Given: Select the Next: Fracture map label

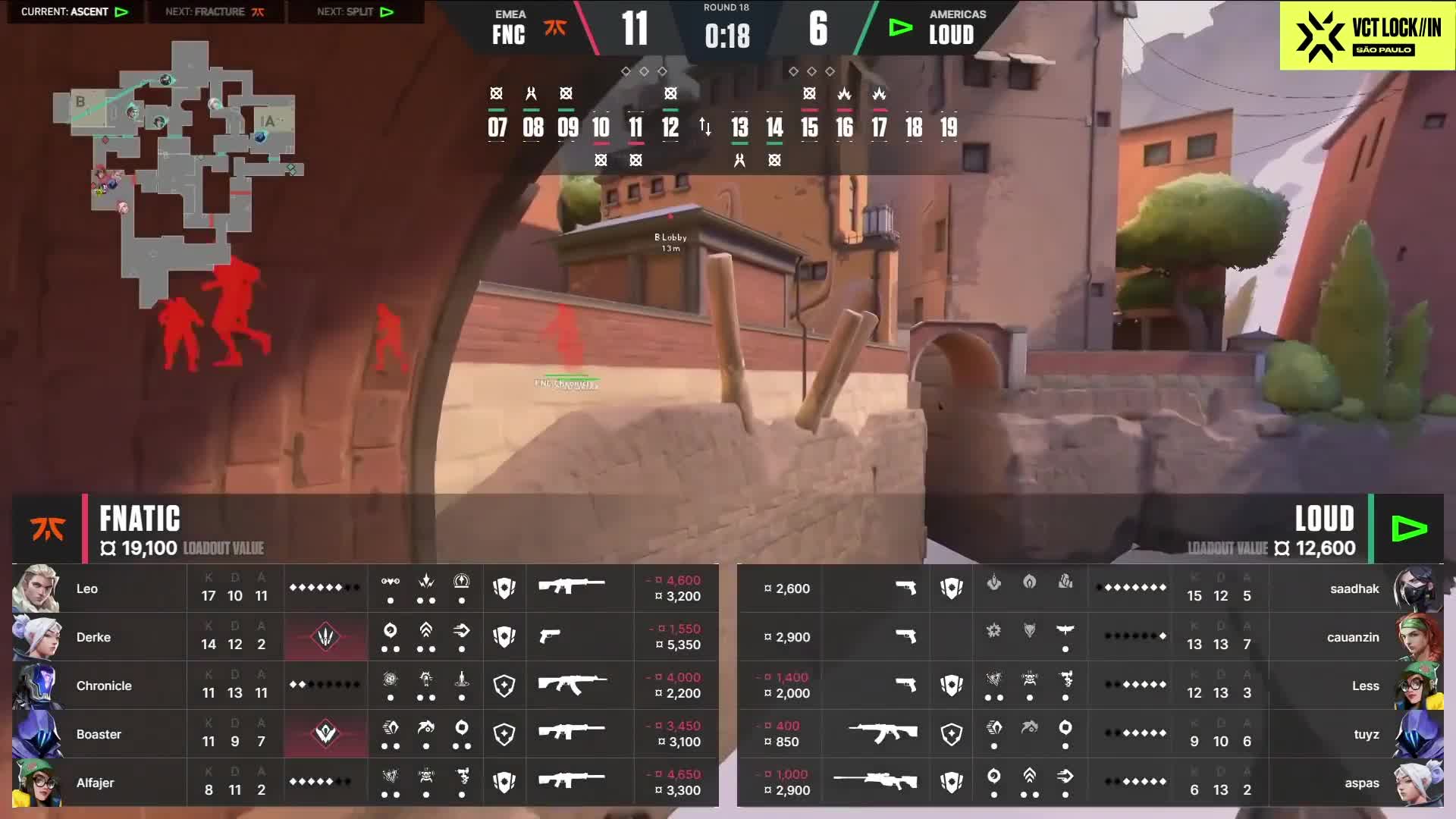Looking at the screenshot, I should tap(215, 12).
